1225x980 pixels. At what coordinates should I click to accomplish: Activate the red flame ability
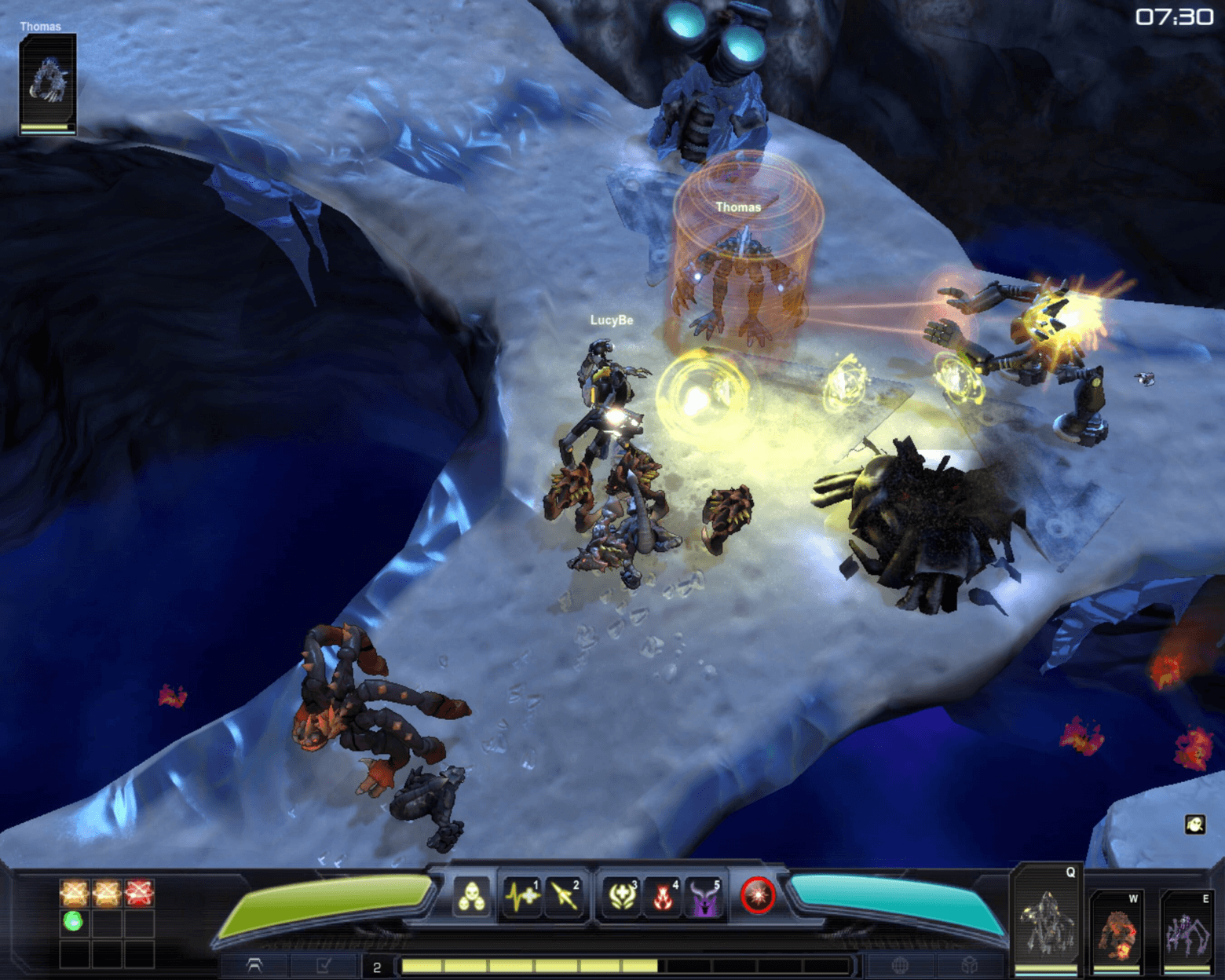pyautogui.click(x=664, y=897)
